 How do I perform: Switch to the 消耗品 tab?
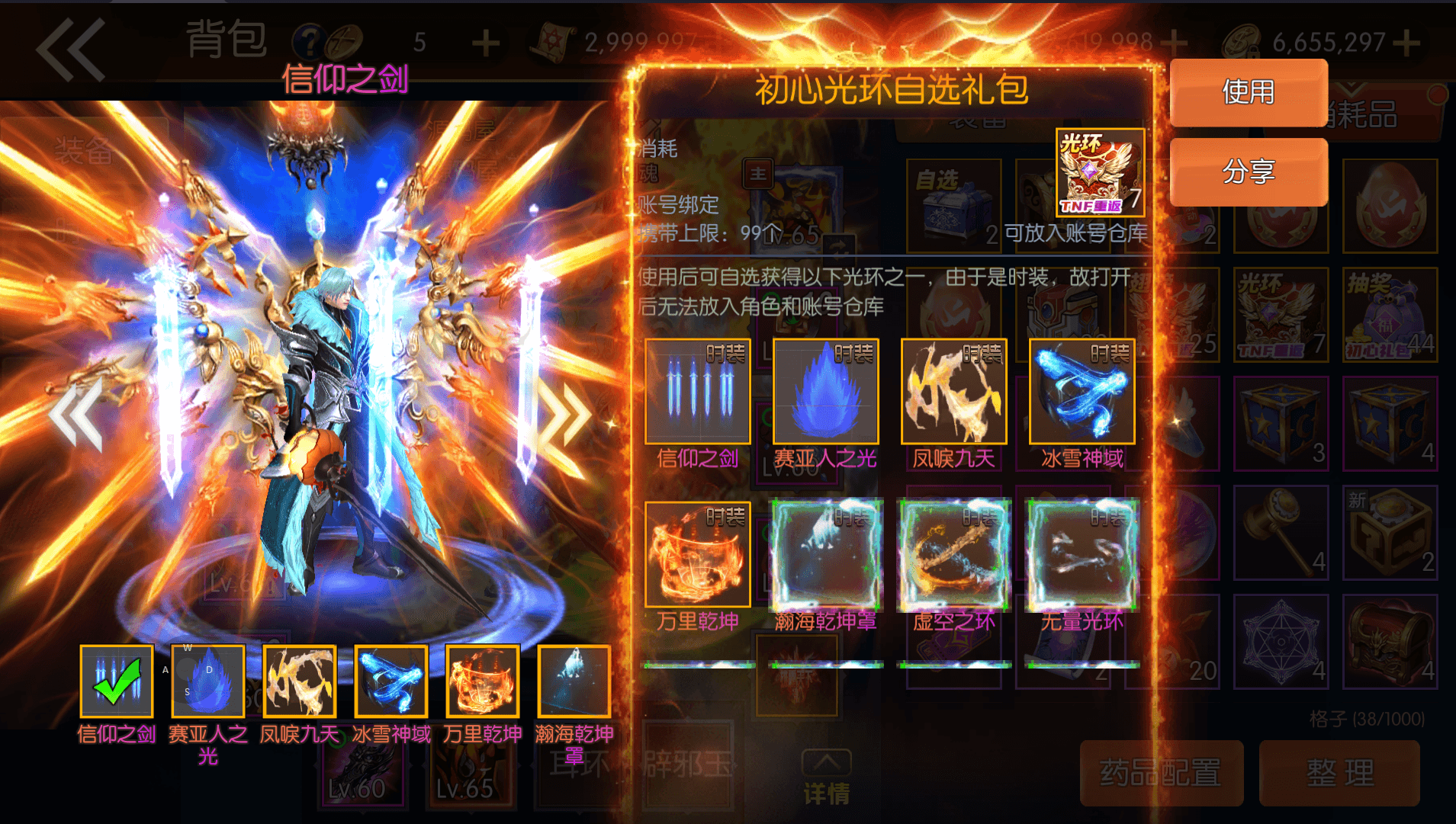1364,114
